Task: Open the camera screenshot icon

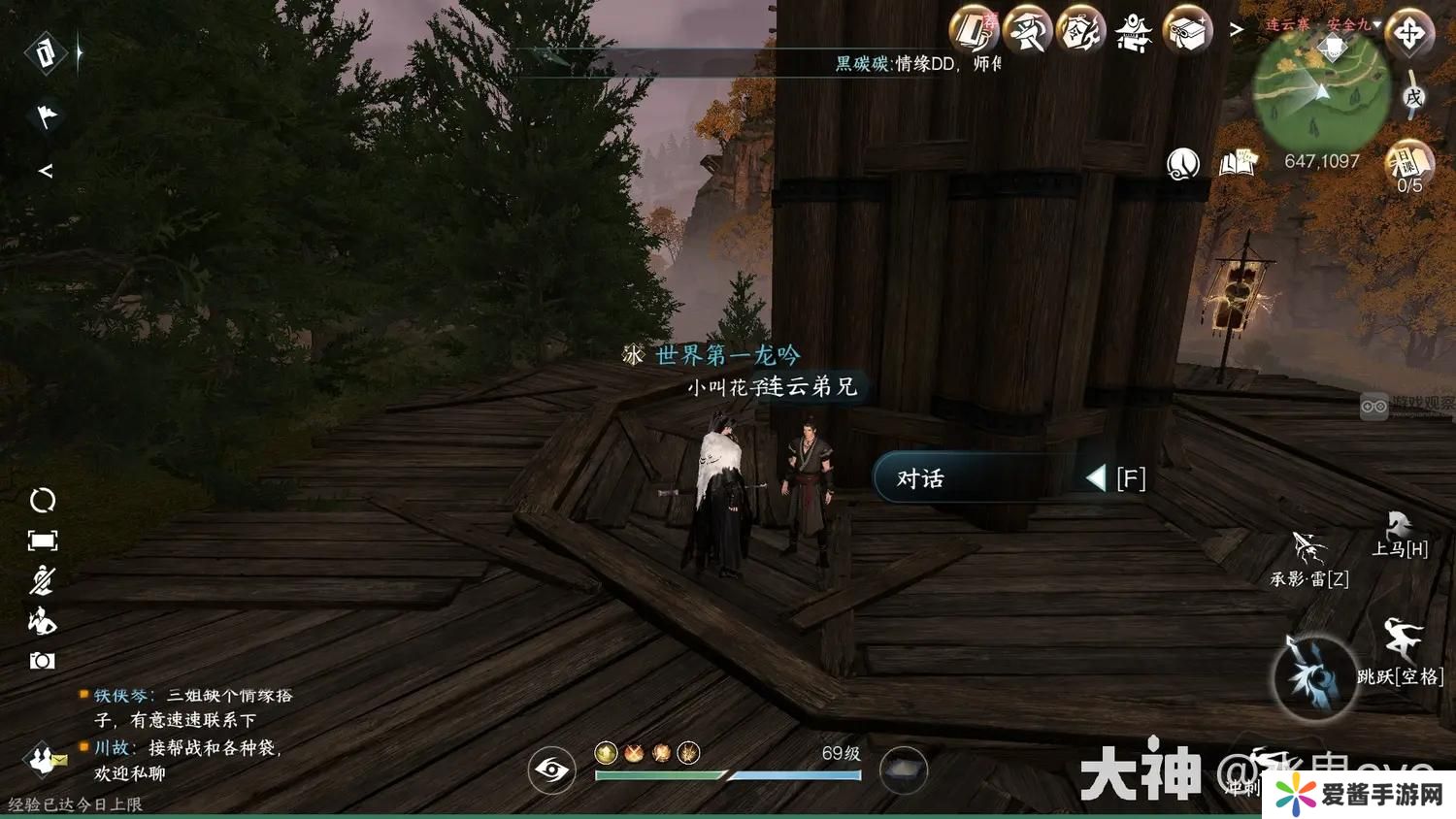Action: pyautogui.click(x=42, y=661)
